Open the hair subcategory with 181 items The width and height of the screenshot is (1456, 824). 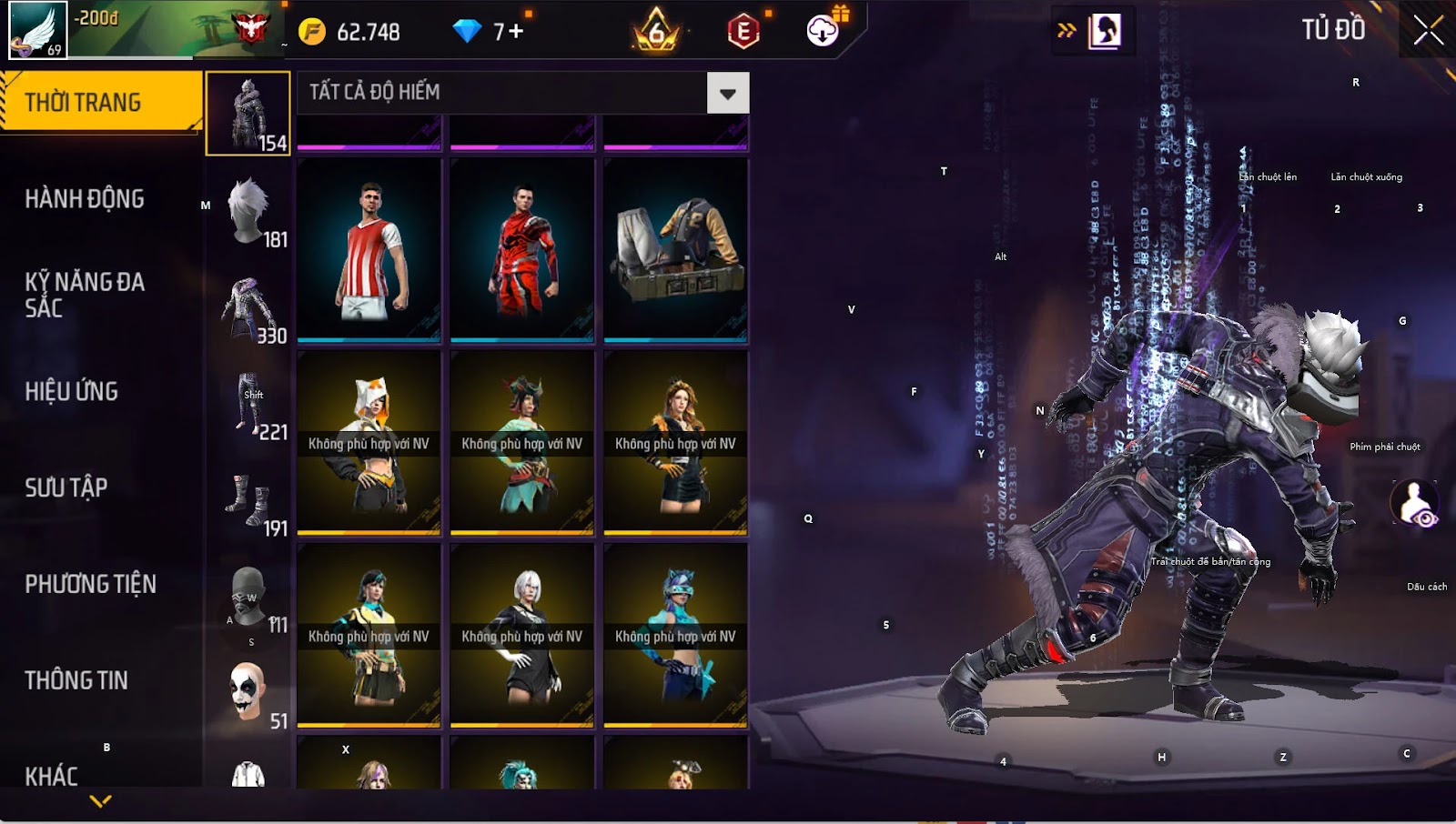pyautogui.click(x=248, y=211)
